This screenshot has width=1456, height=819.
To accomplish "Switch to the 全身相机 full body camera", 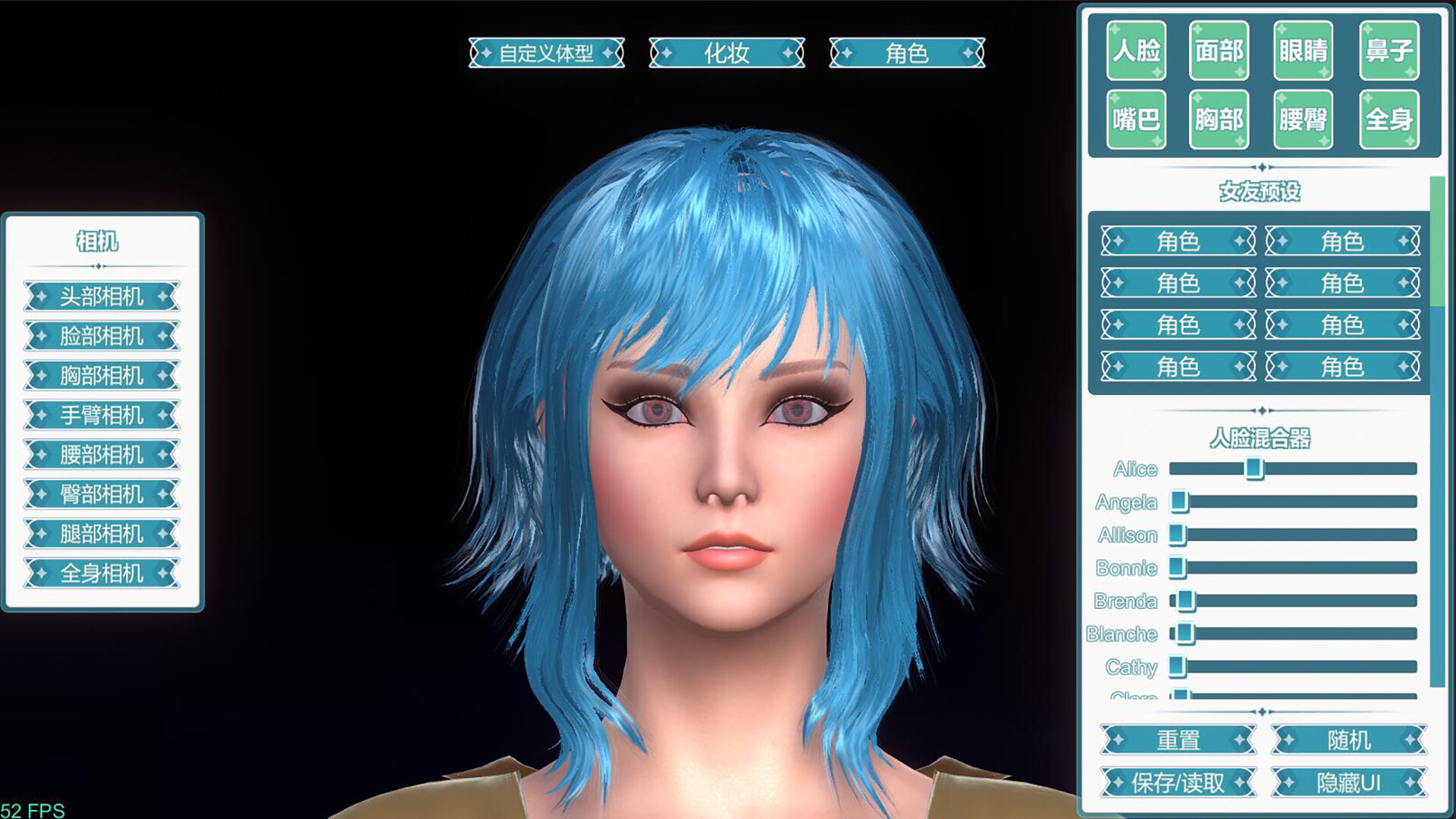I will (102, 574).
